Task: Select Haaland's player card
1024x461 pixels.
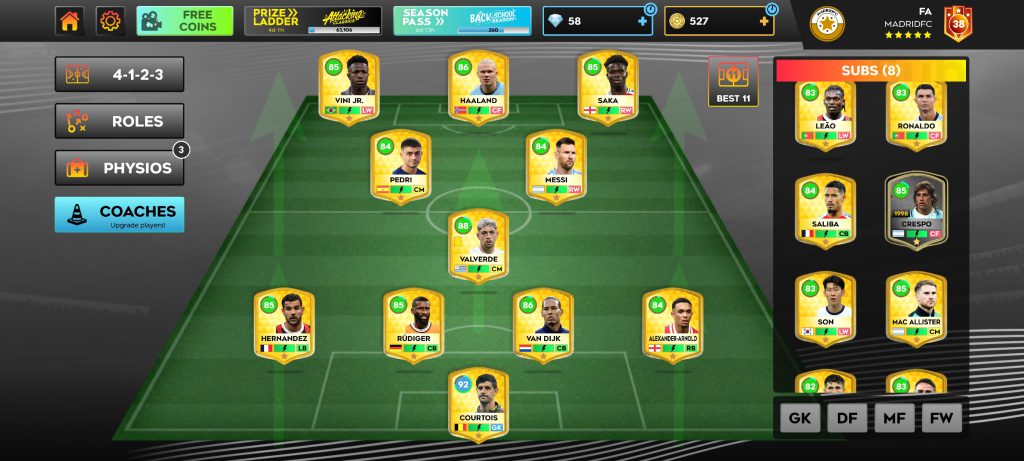Action: point(478,88)
